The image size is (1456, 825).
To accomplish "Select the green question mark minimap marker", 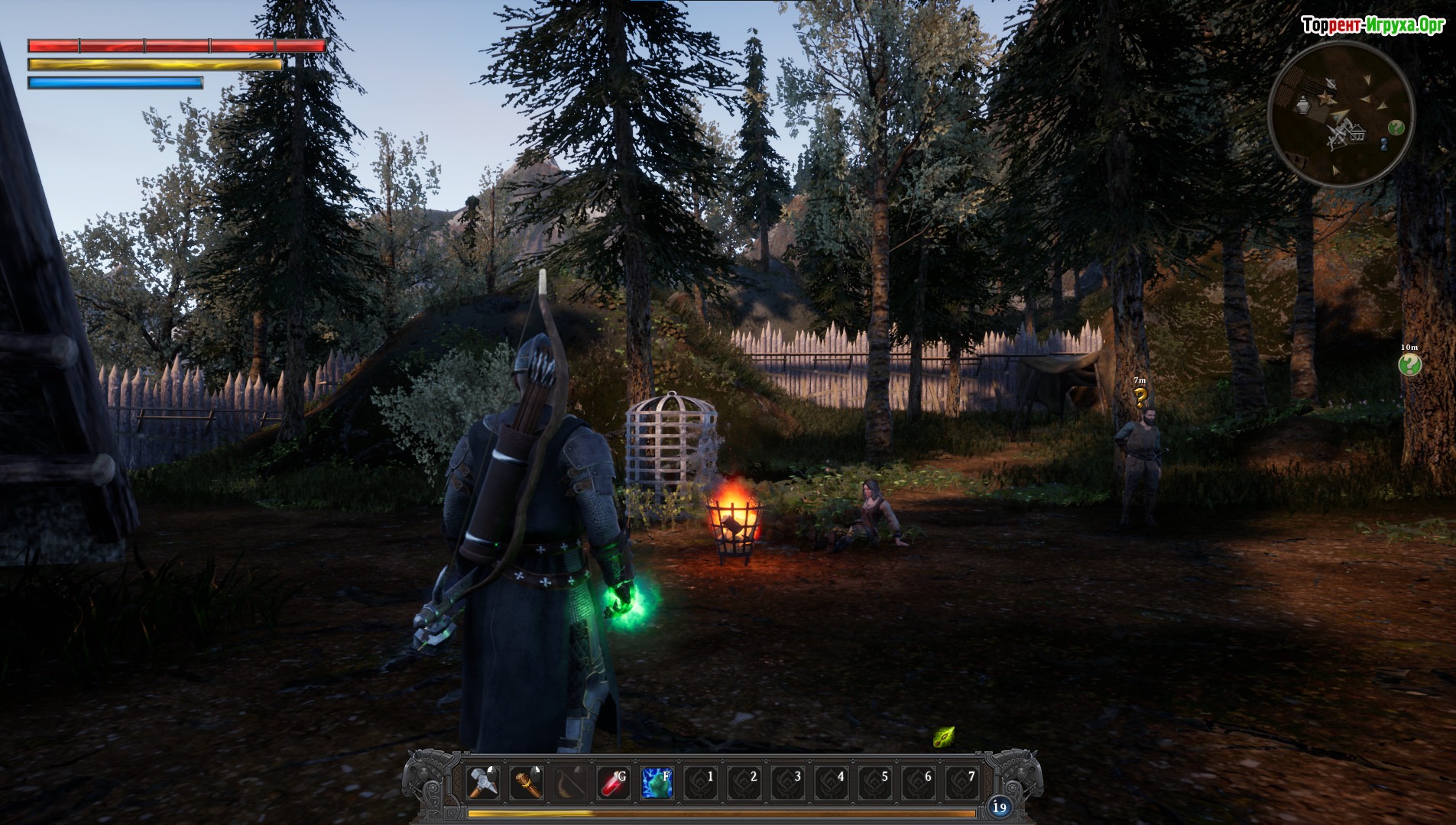I will pyautogui.click(x=1396, y=128).
